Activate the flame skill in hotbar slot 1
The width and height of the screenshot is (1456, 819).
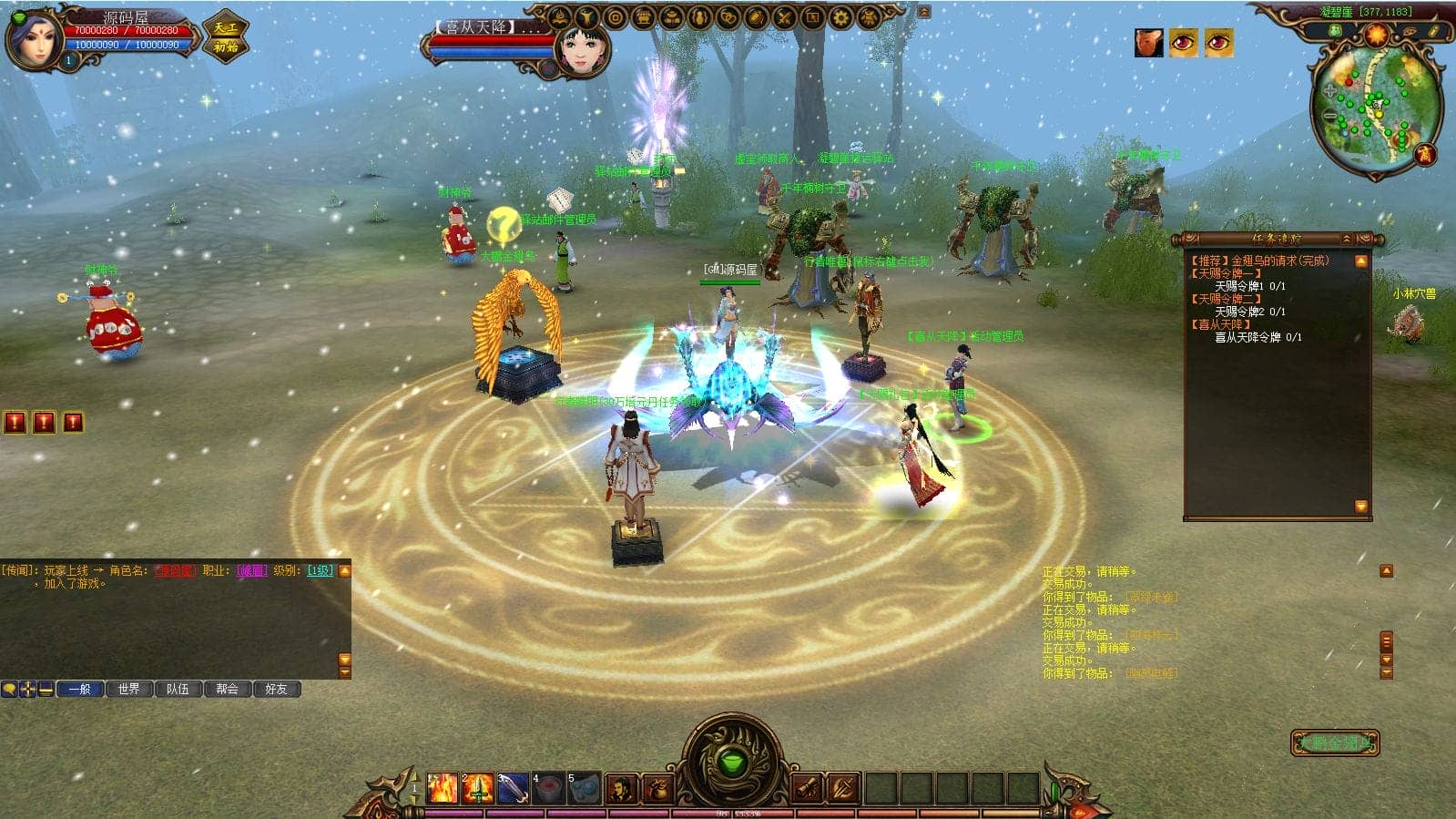443,788
